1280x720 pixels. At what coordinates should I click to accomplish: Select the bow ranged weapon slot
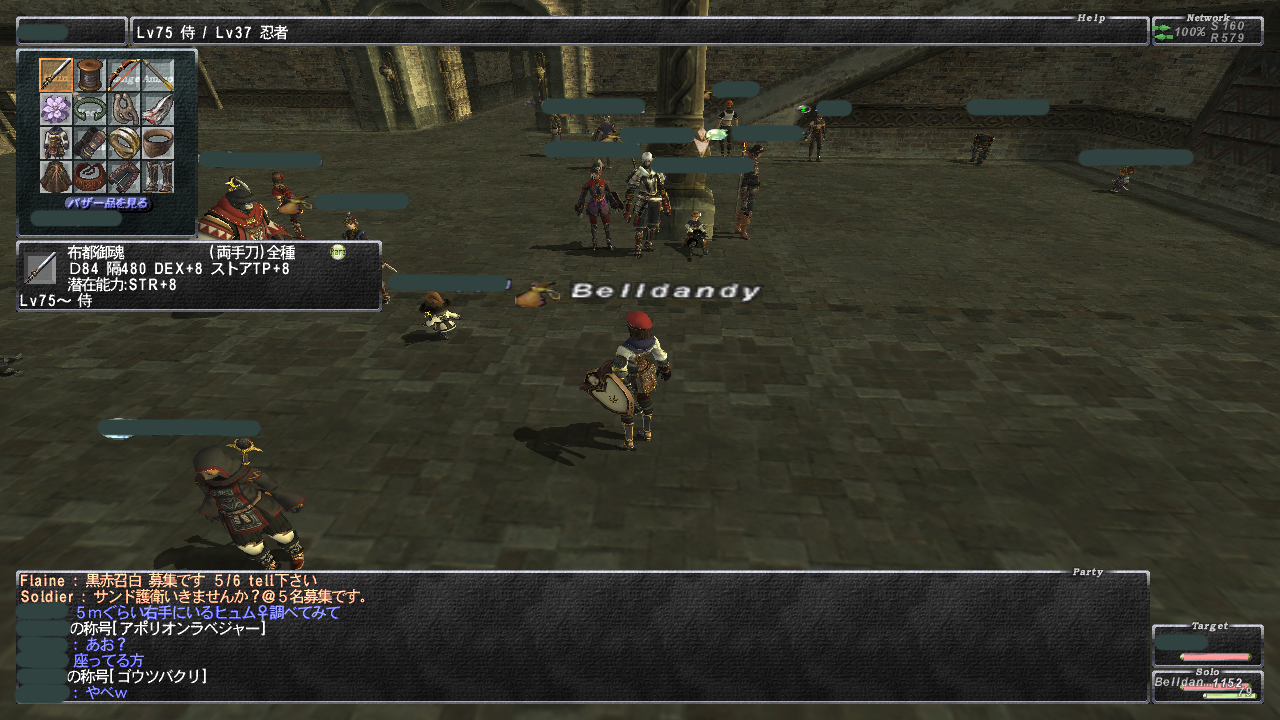click(x=124, y=75)
